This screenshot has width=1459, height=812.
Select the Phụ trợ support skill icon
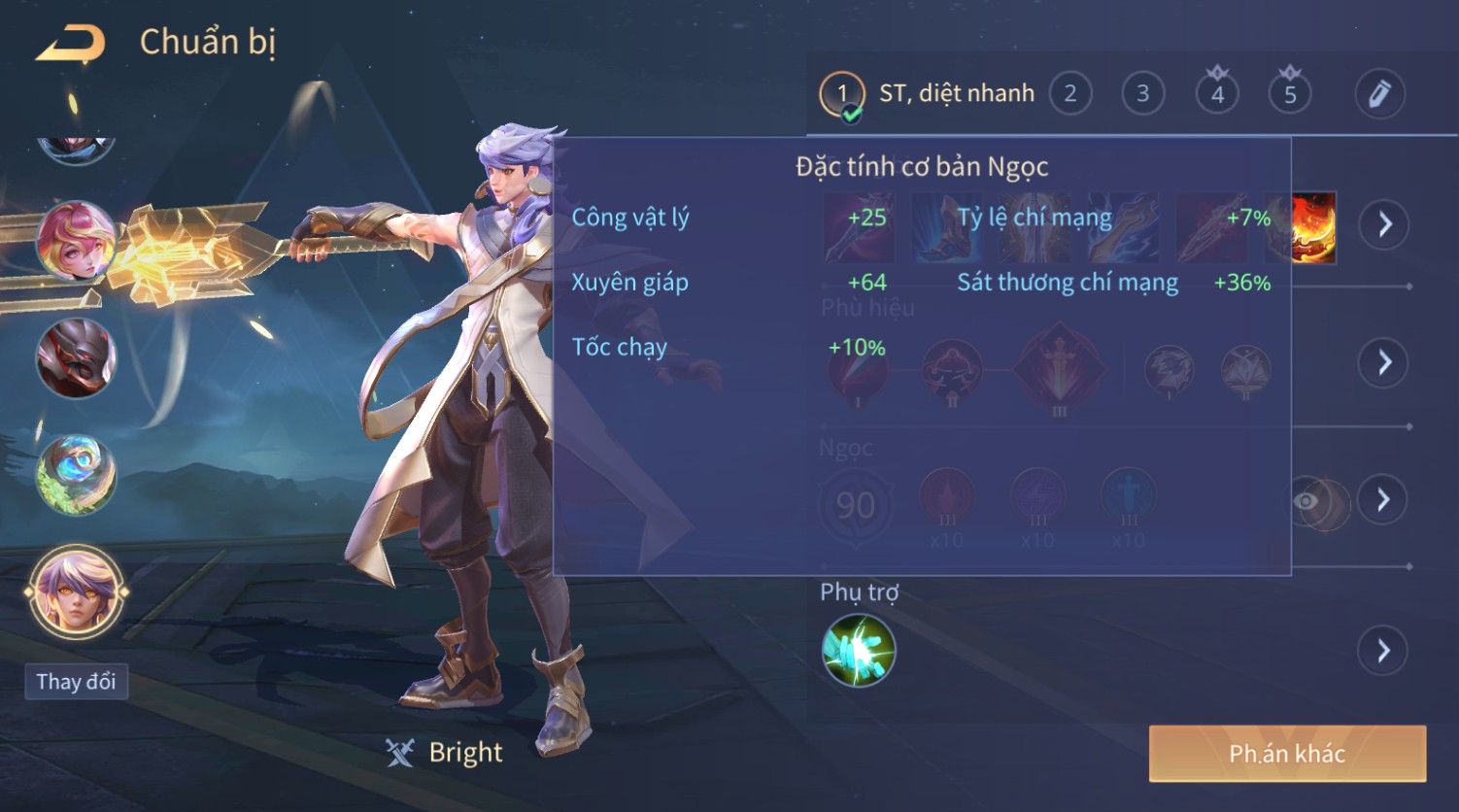pyautogui.click(x=858, y=650)
